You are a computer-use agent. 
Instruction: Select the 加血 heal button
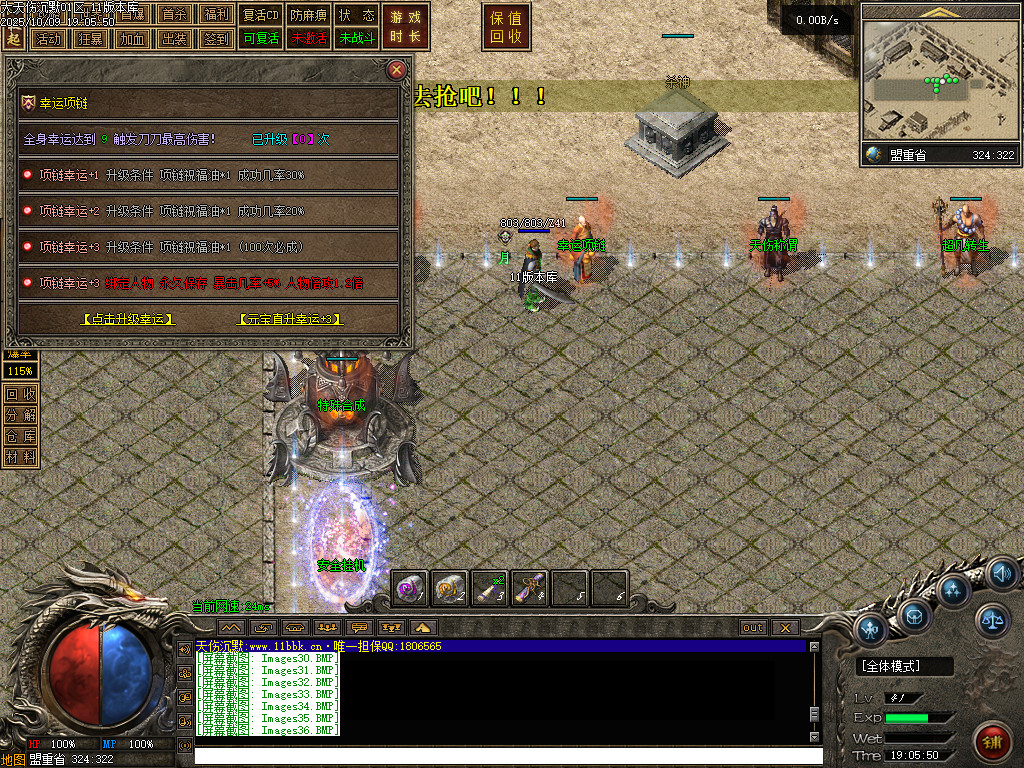(x=132, y=39)
